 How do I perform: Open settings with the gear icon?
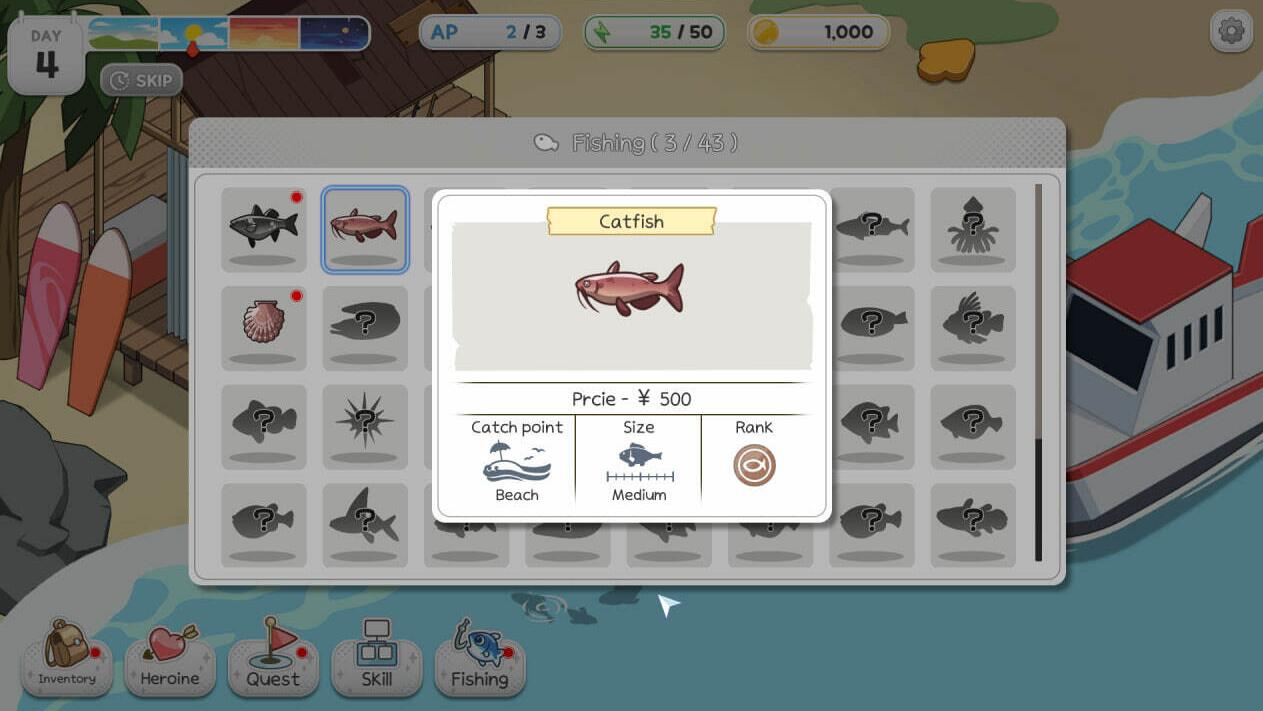point(1231,32)
